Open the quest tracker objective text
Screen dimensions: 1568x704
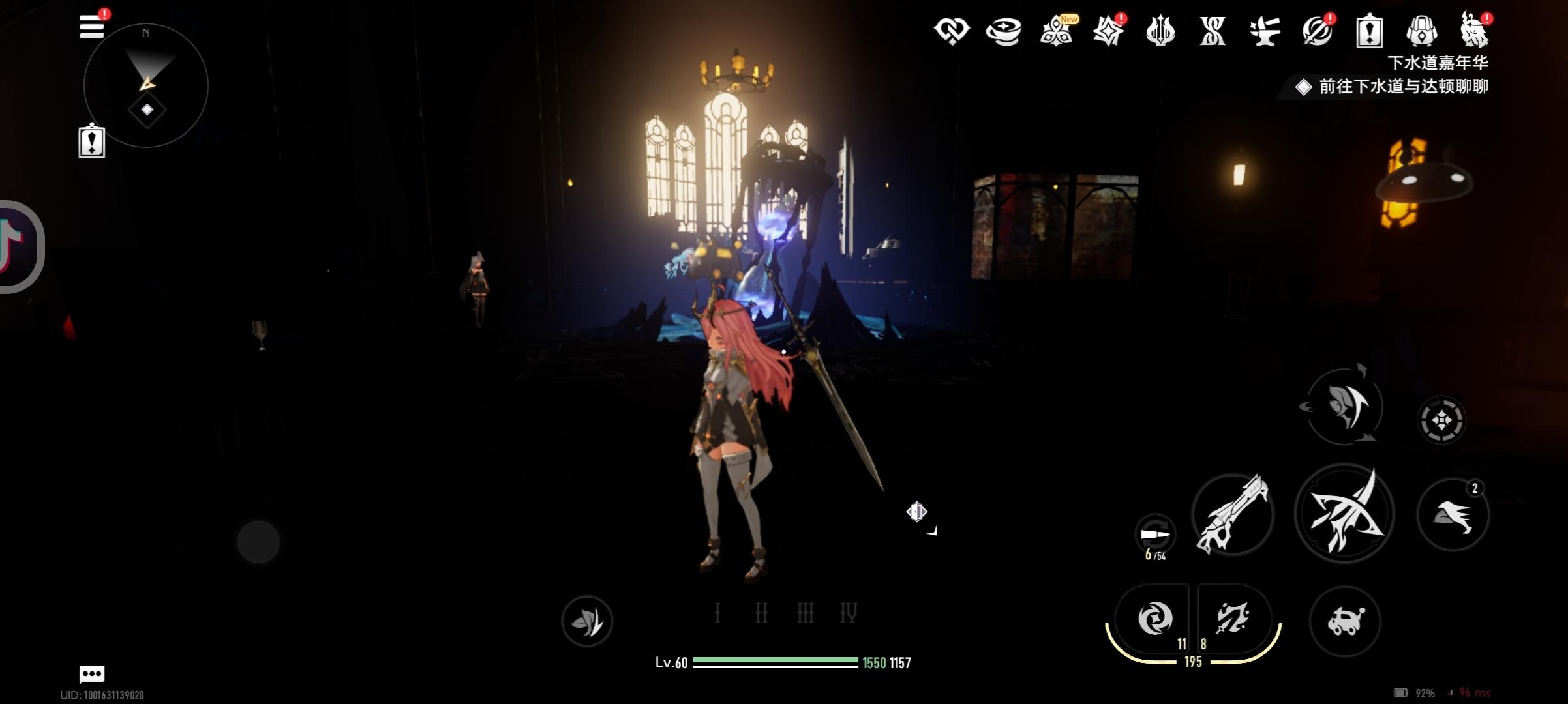[x=1402, y=87]
